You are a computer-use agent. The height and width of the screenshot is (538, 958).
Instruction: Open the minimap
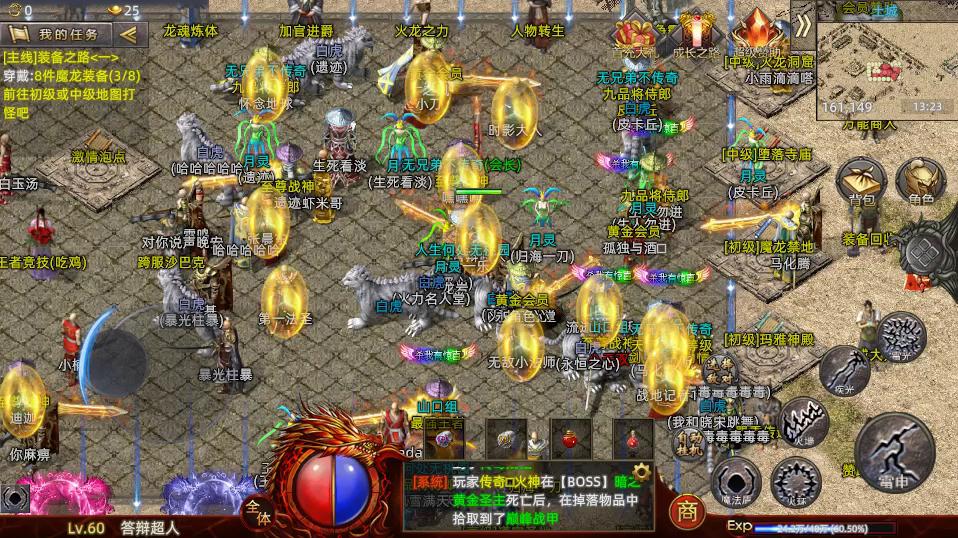[x=885, y=58]
